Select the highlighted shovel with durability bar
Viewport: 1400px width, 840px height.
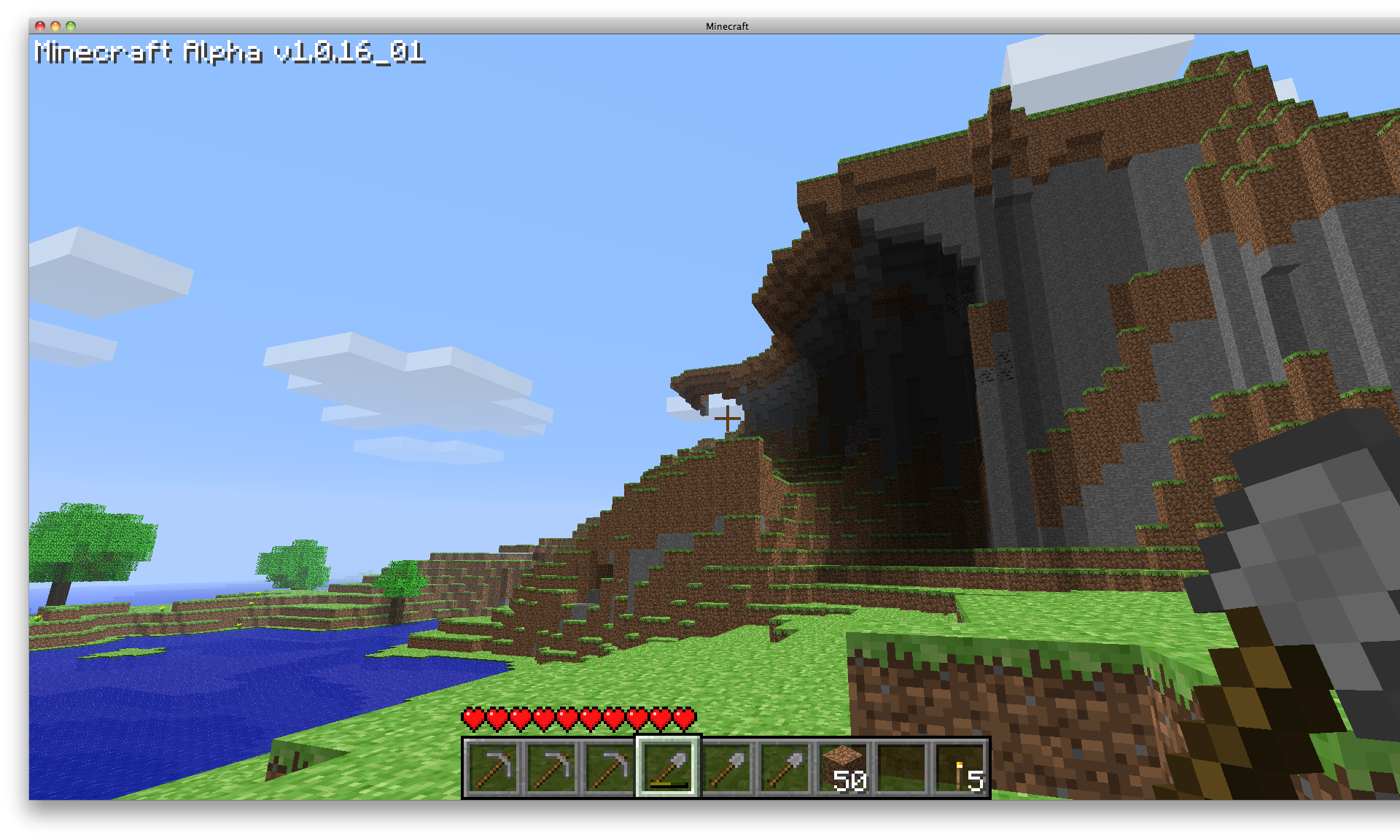[x=668, y=767]
